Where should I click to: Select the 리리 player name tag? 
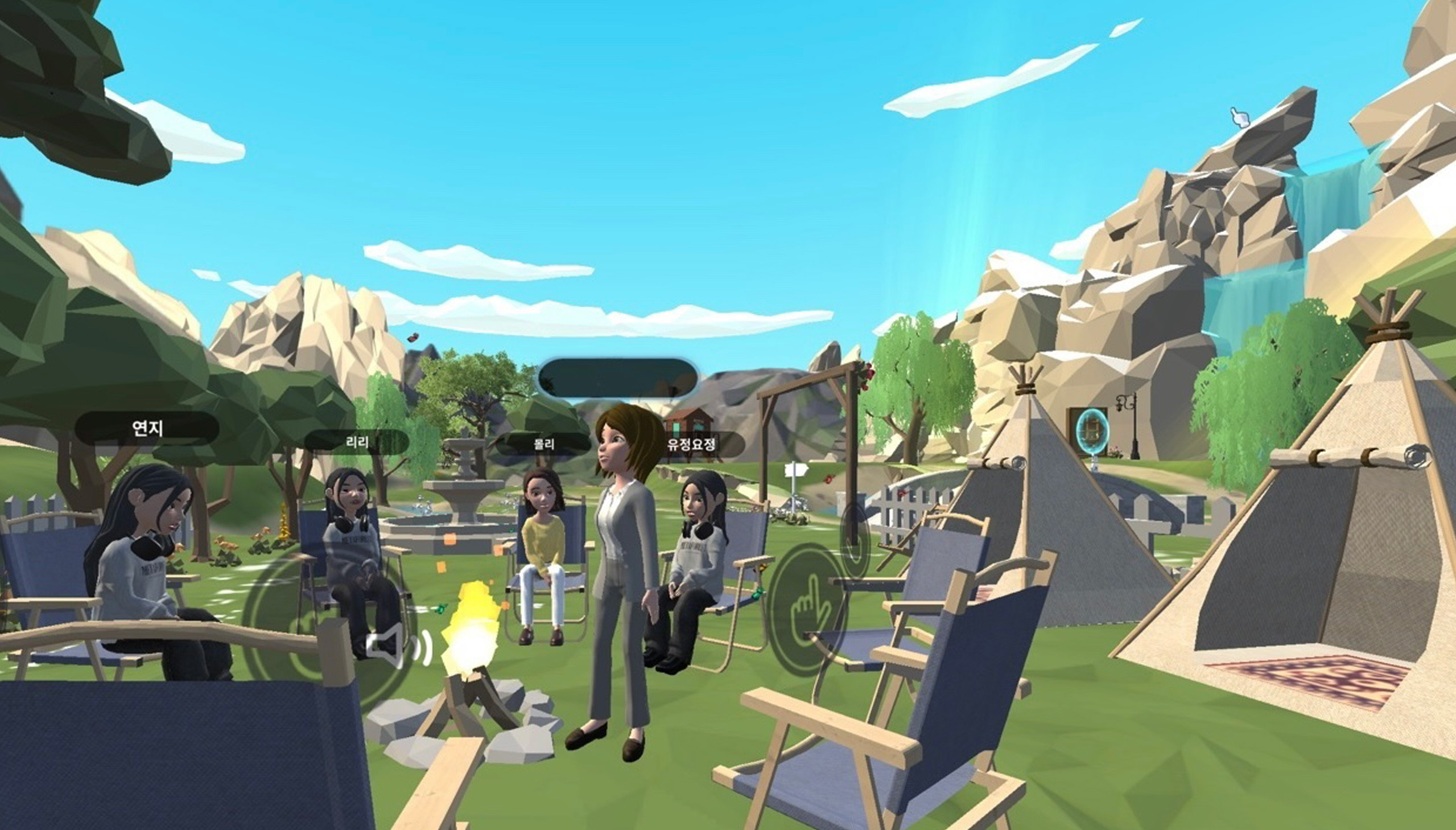click(x=357, y=442)
